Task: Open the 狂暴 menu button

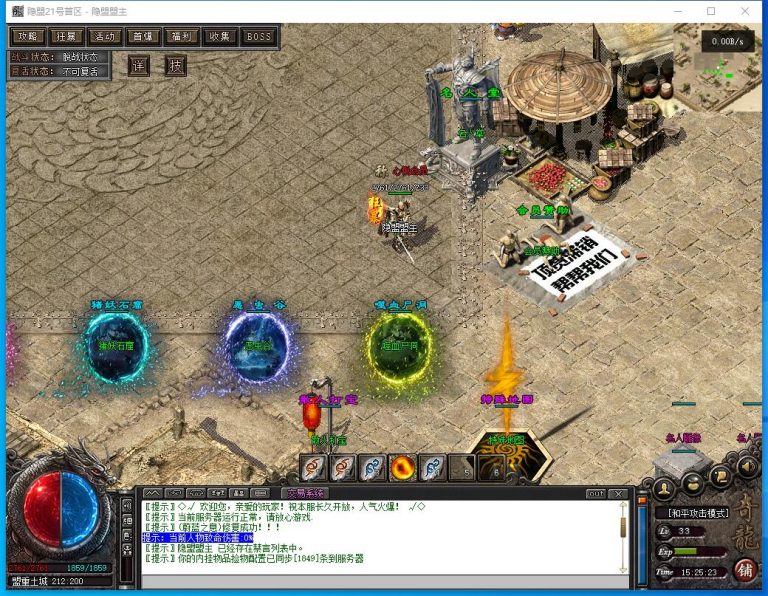Action: [65, 36]
